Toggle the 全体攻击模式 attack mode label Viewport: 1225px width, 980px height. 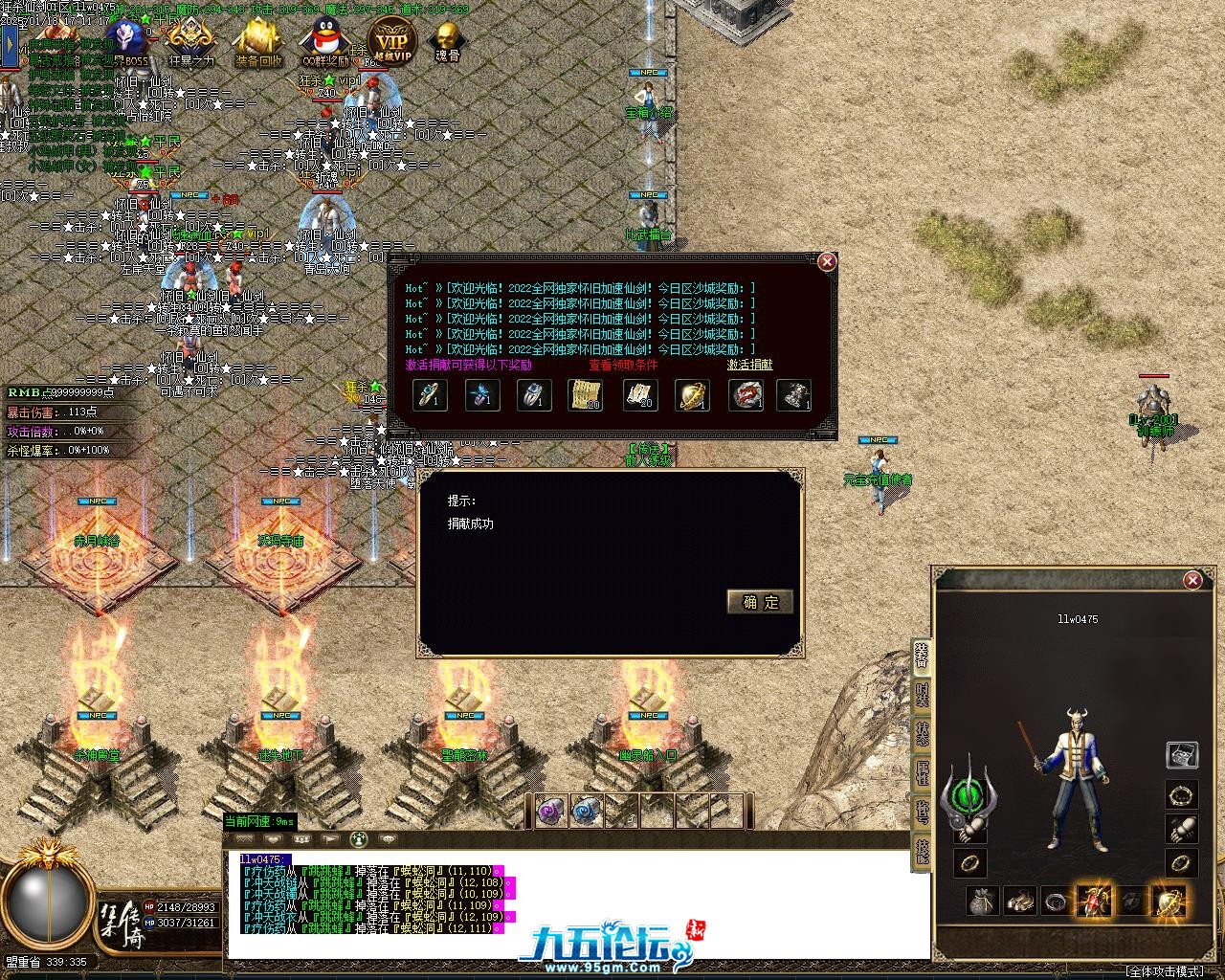tap(1164, 970)
